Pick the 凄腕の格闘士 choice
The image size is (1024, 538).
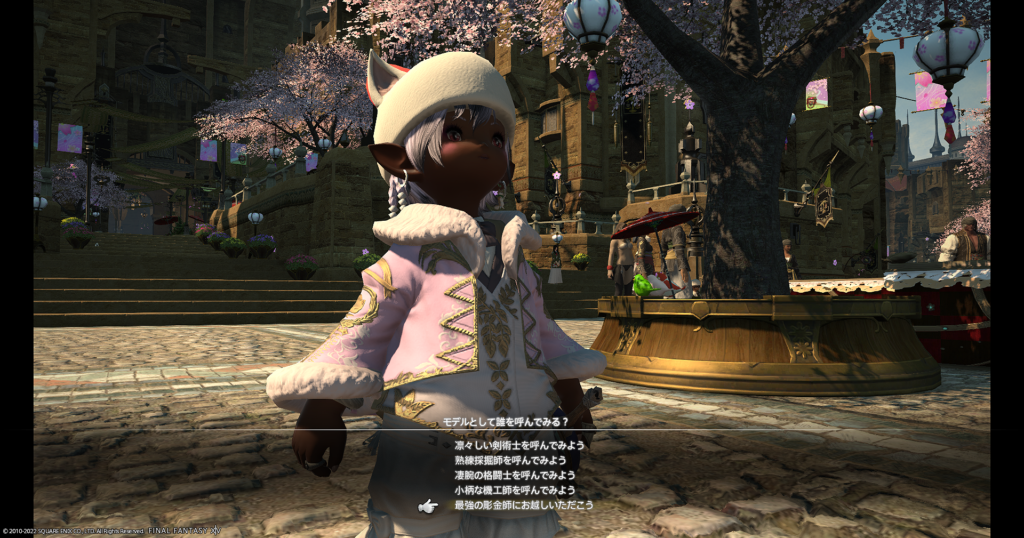point(515,475)
